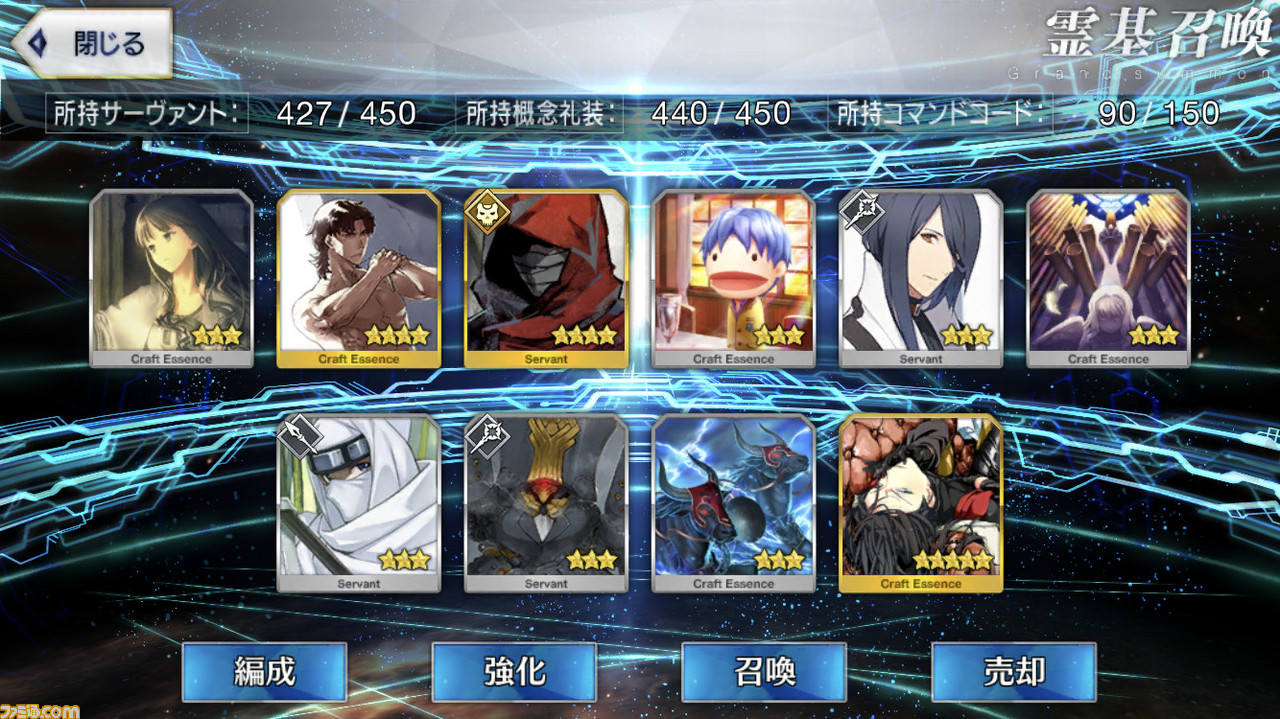Viewport: 1280px width, 719px height.
Task: Select the gray armored Servant with gold crest
Action: [x=546, y=502]
